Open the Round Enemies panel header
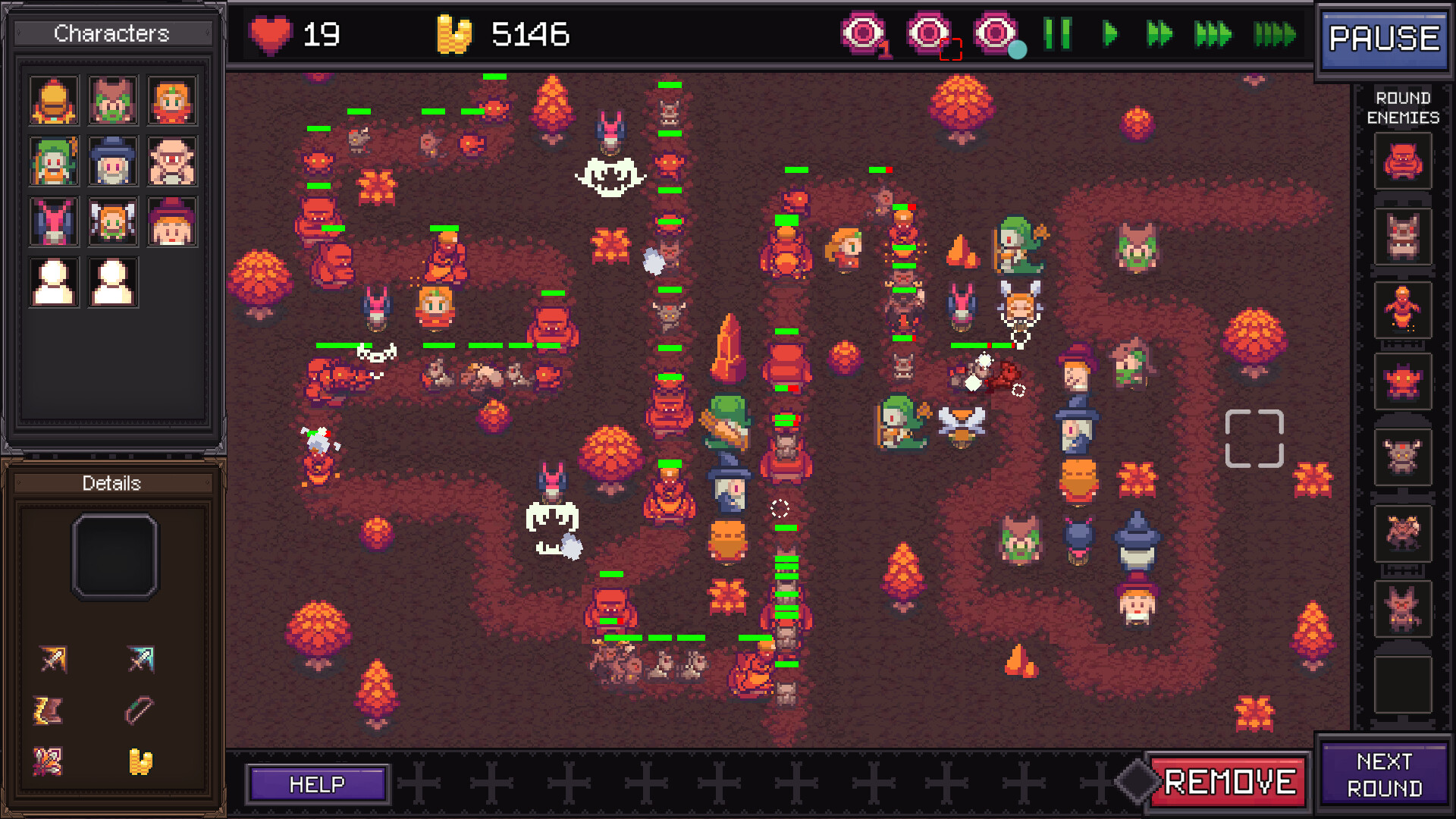 click(x=1404, y=108)
